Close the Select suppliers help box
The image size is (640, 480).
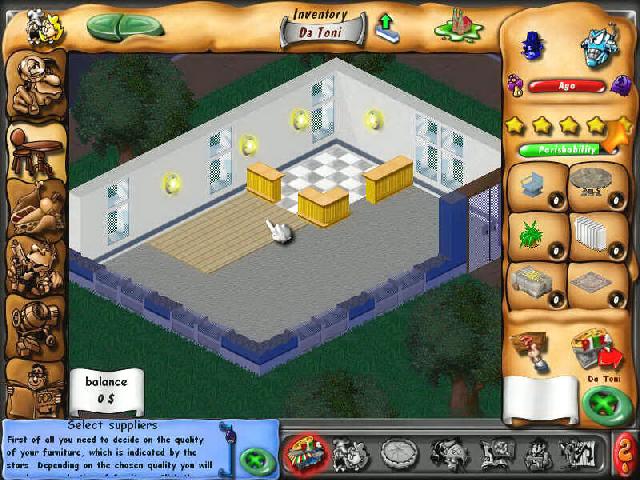click(256, 461)
